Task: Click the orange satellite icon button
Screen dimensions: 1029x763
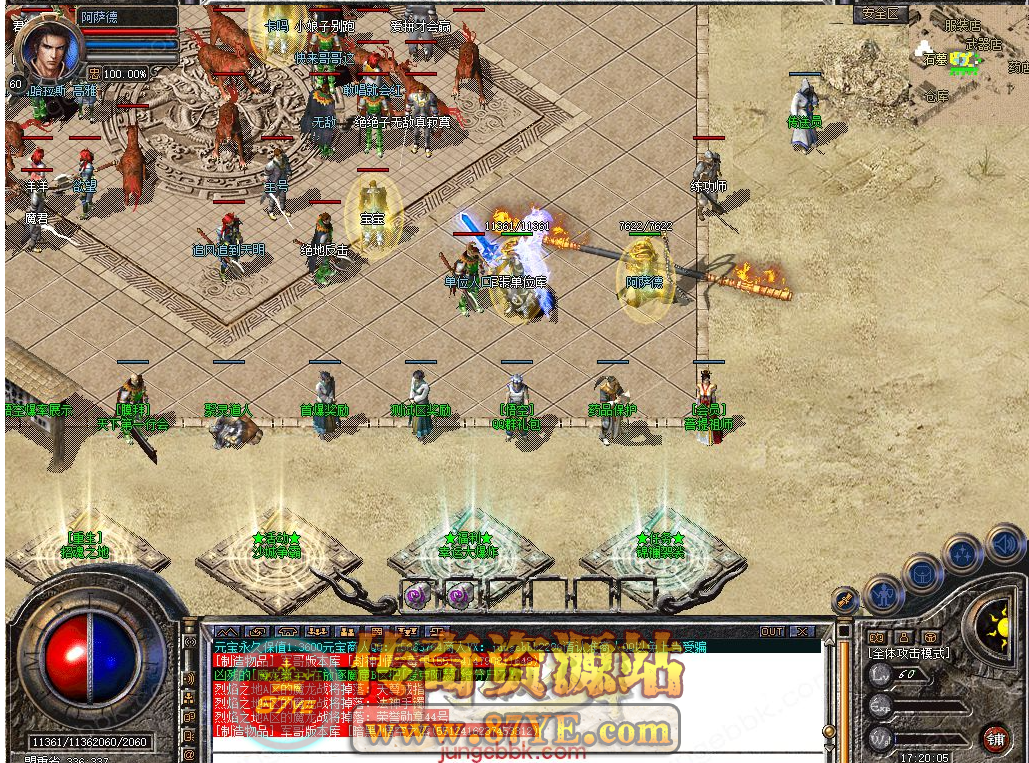Action: click(x=845, y=600)
